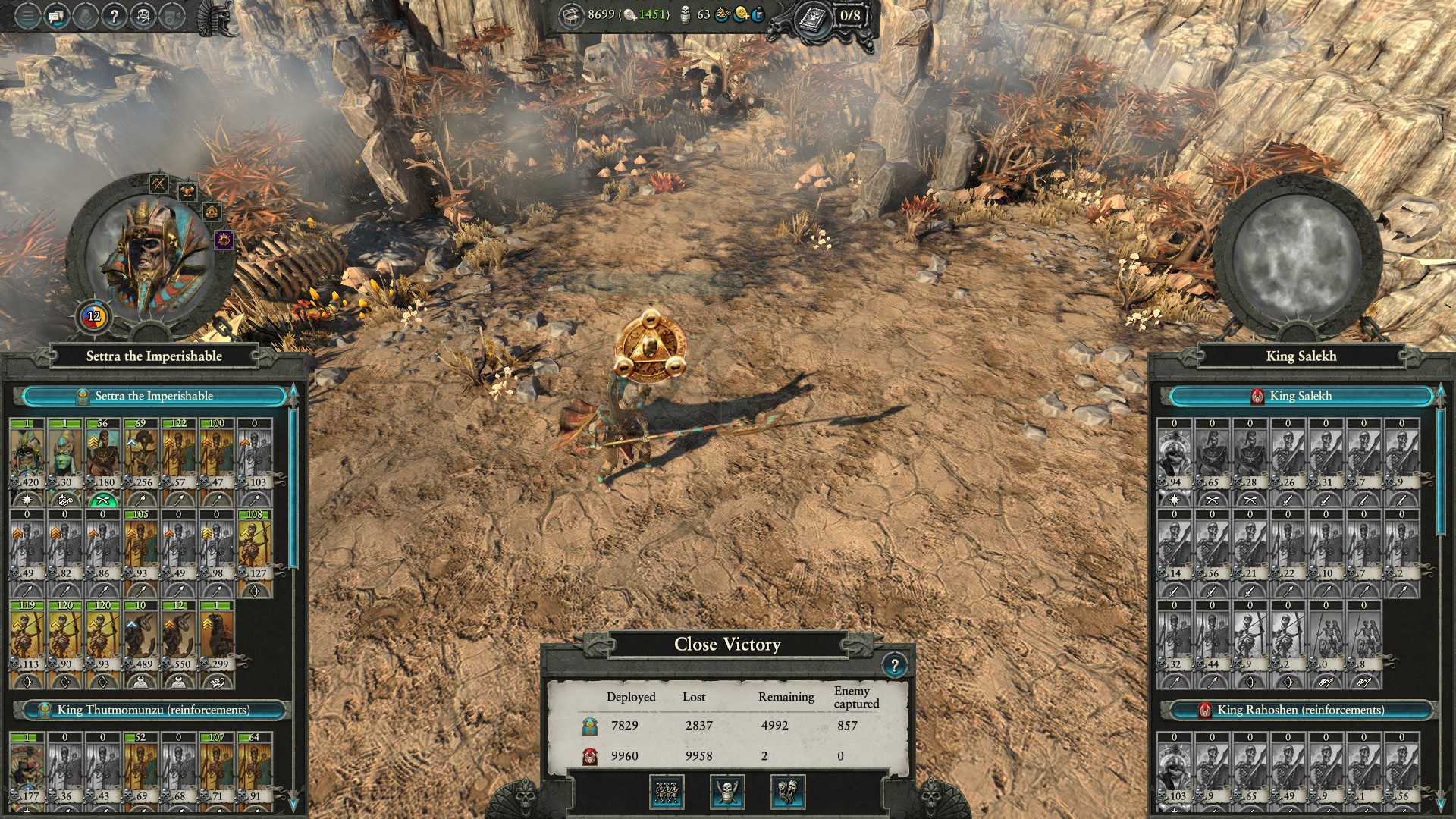Open the question mark help button in top toolbar

click(x=114, y=15)
